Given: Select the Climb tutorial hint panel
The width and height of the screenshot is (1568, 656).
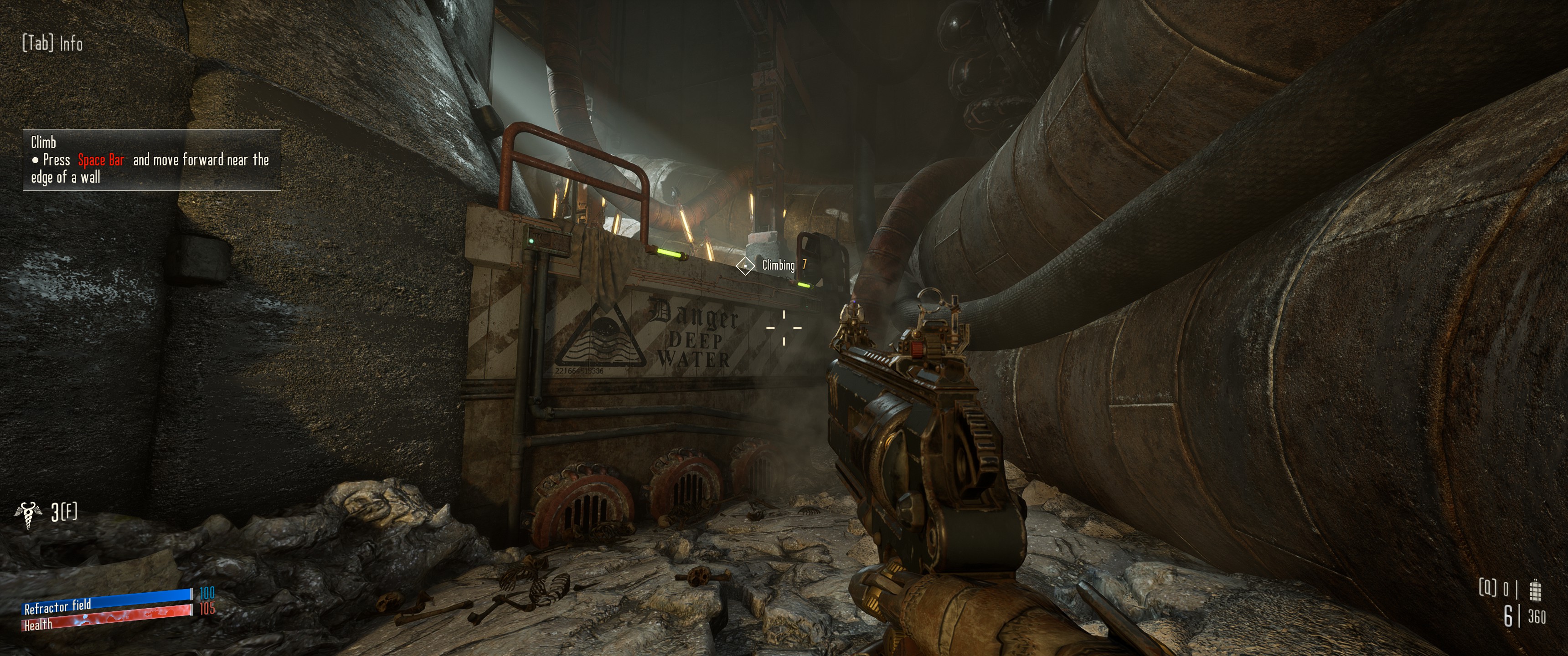Looking at the screenshot, I should click(152, 160).
